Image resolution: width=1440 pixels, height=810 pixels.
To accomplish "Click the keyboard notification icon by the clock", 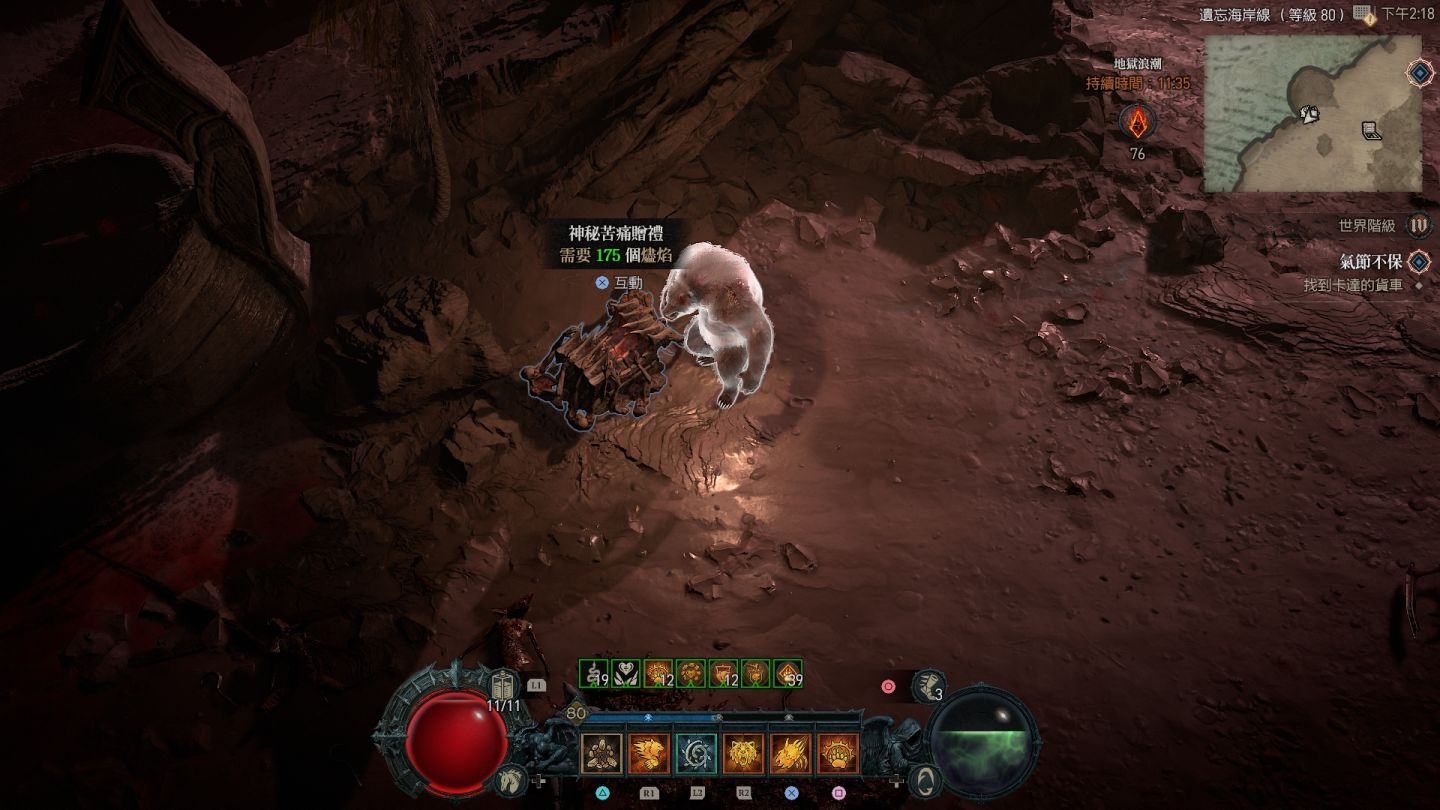I will pos(1364,14).
